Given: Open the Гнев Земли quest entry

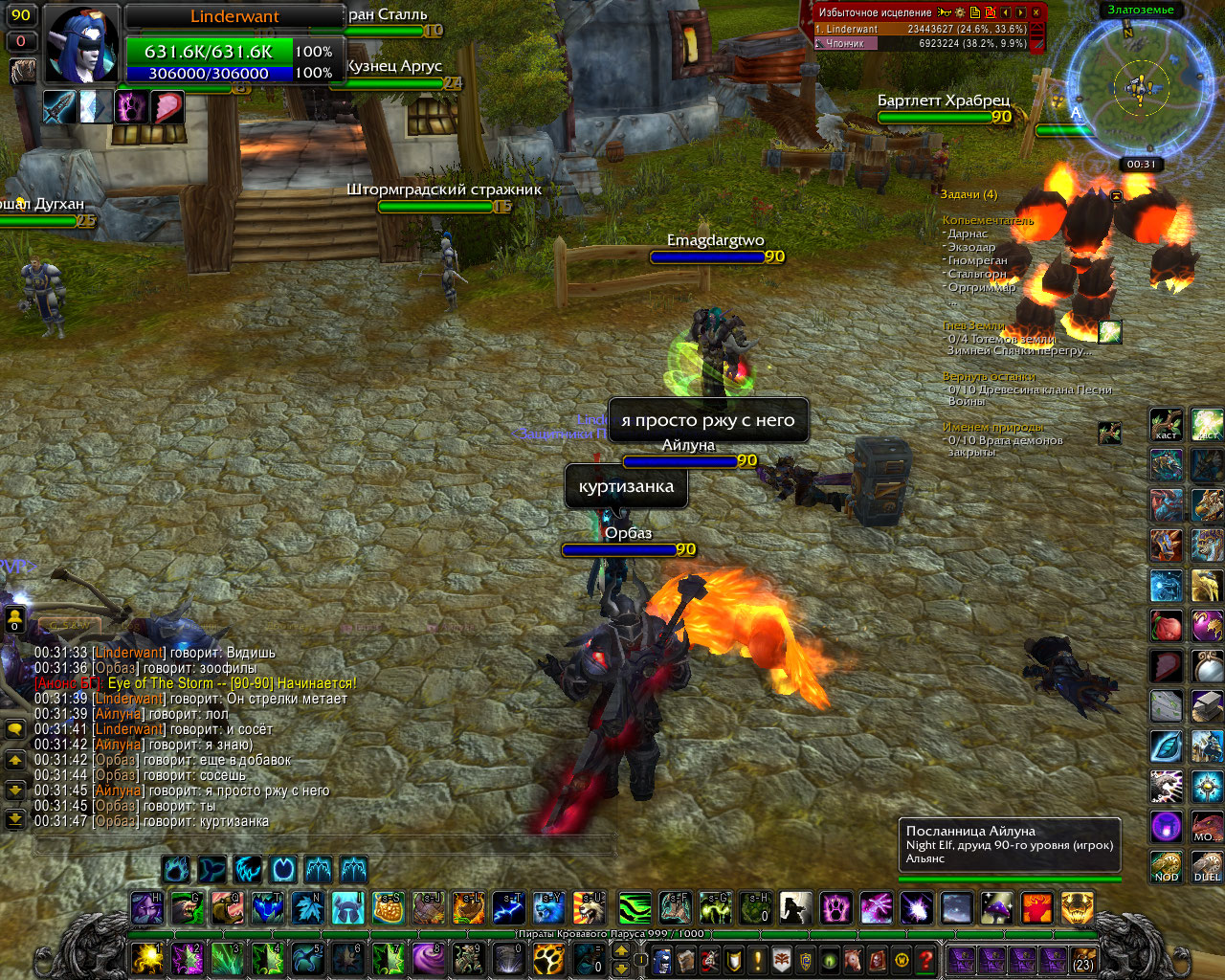Looking at the screenshot, I should (x=973, y=326).
